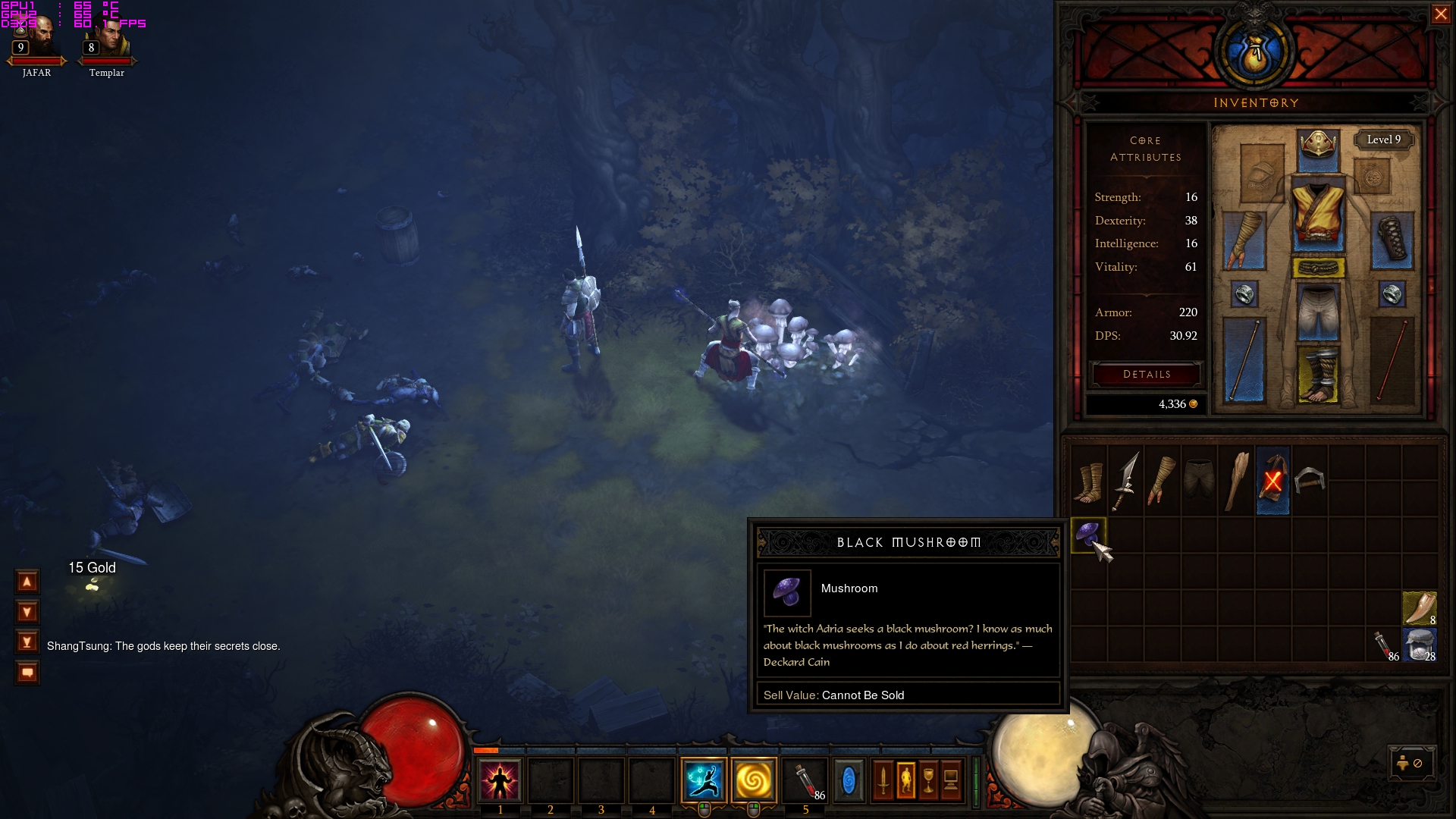Open the character Details panel
The width and height of the screenshot is (1456, 819).
1146,375
